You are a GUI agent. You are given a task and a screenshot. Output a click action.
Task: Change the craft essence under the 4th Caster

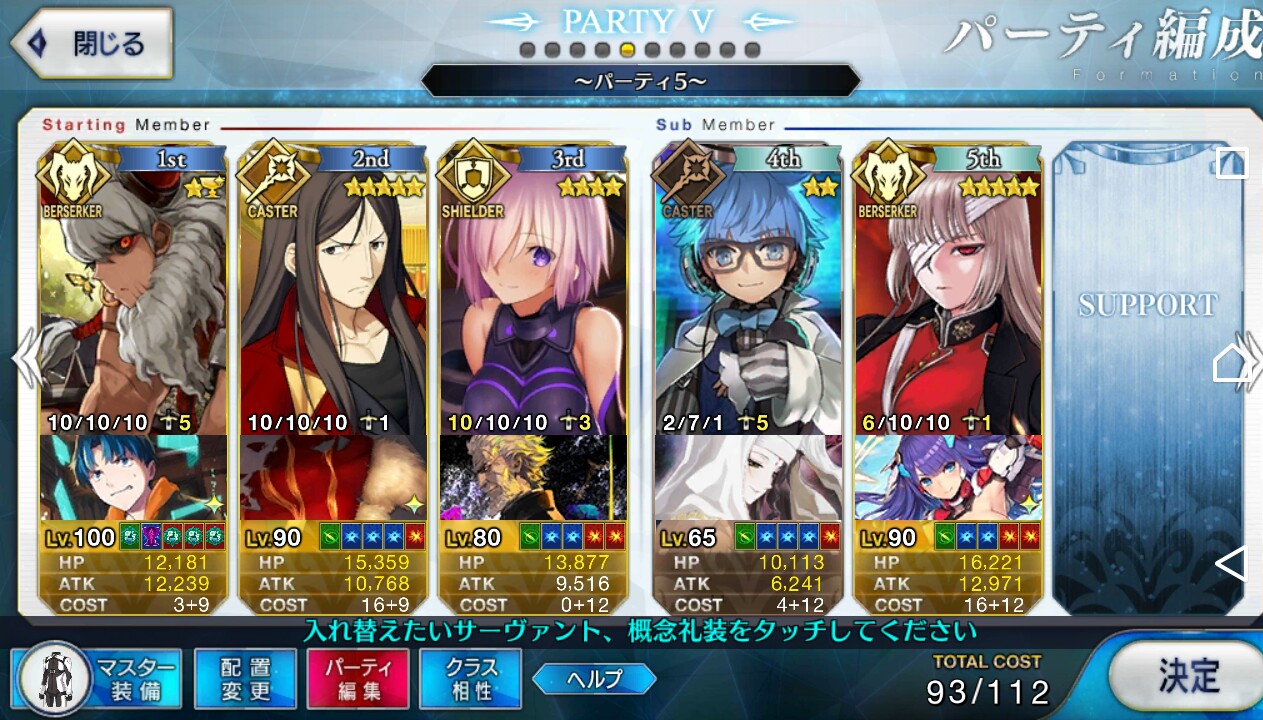click(x=747, y=478)
